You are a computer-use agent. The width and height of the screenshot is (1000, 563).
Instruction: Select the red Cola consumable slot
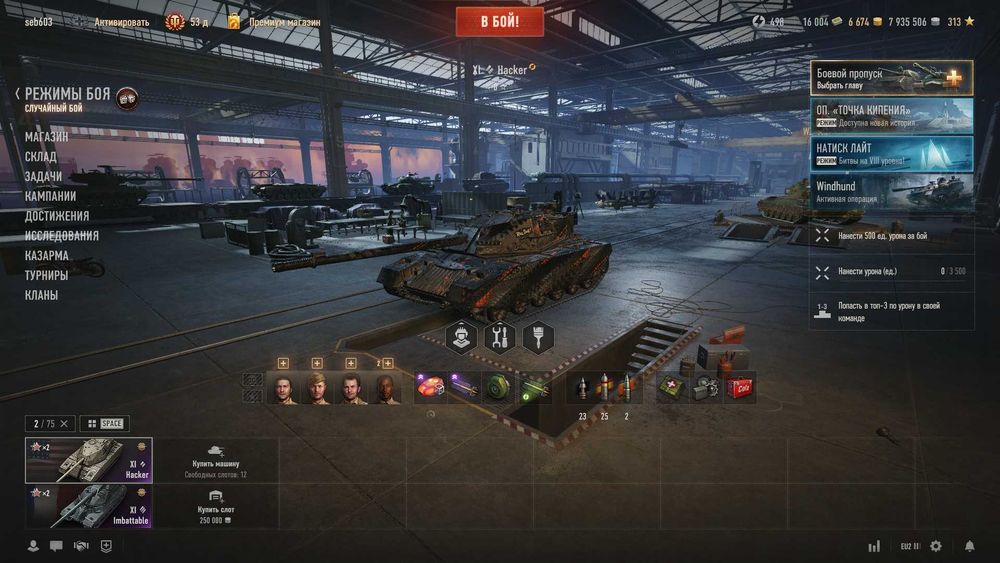740,387
